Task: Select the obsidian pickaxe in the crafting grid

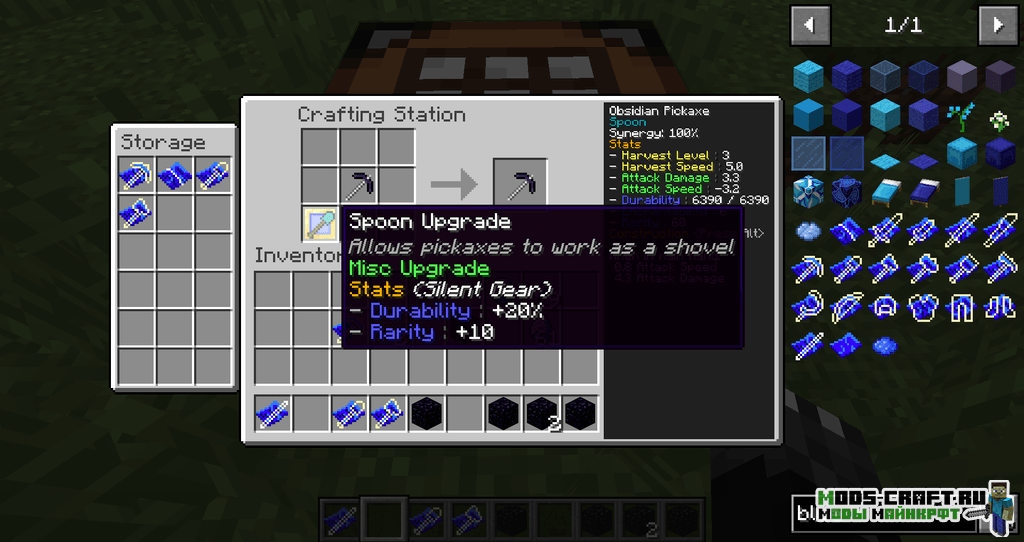Action: [x=358, y=186]
